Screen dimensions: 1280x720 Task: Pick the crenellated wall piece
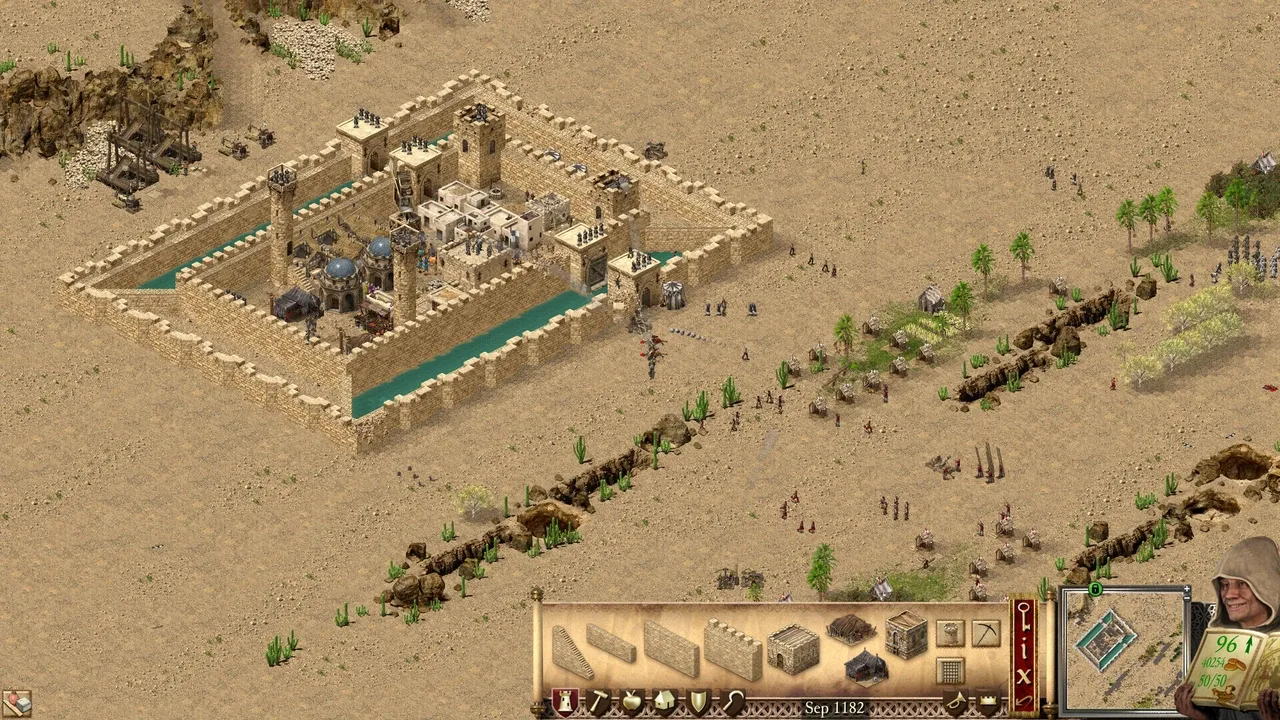pos(732,649)
